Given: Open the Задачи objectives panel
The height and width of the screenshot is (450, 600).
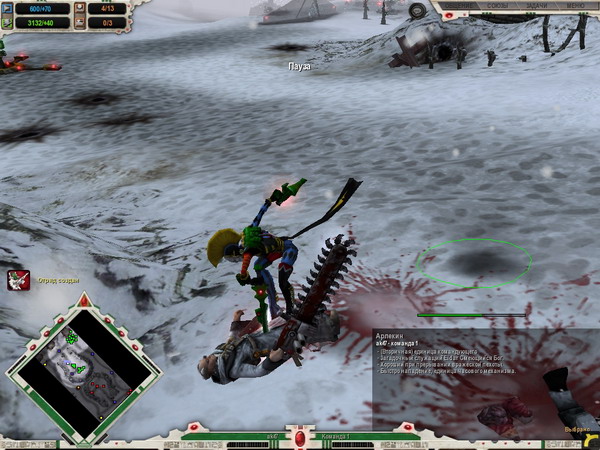Looking at the screenshot, I should click(x=537, y=6).
